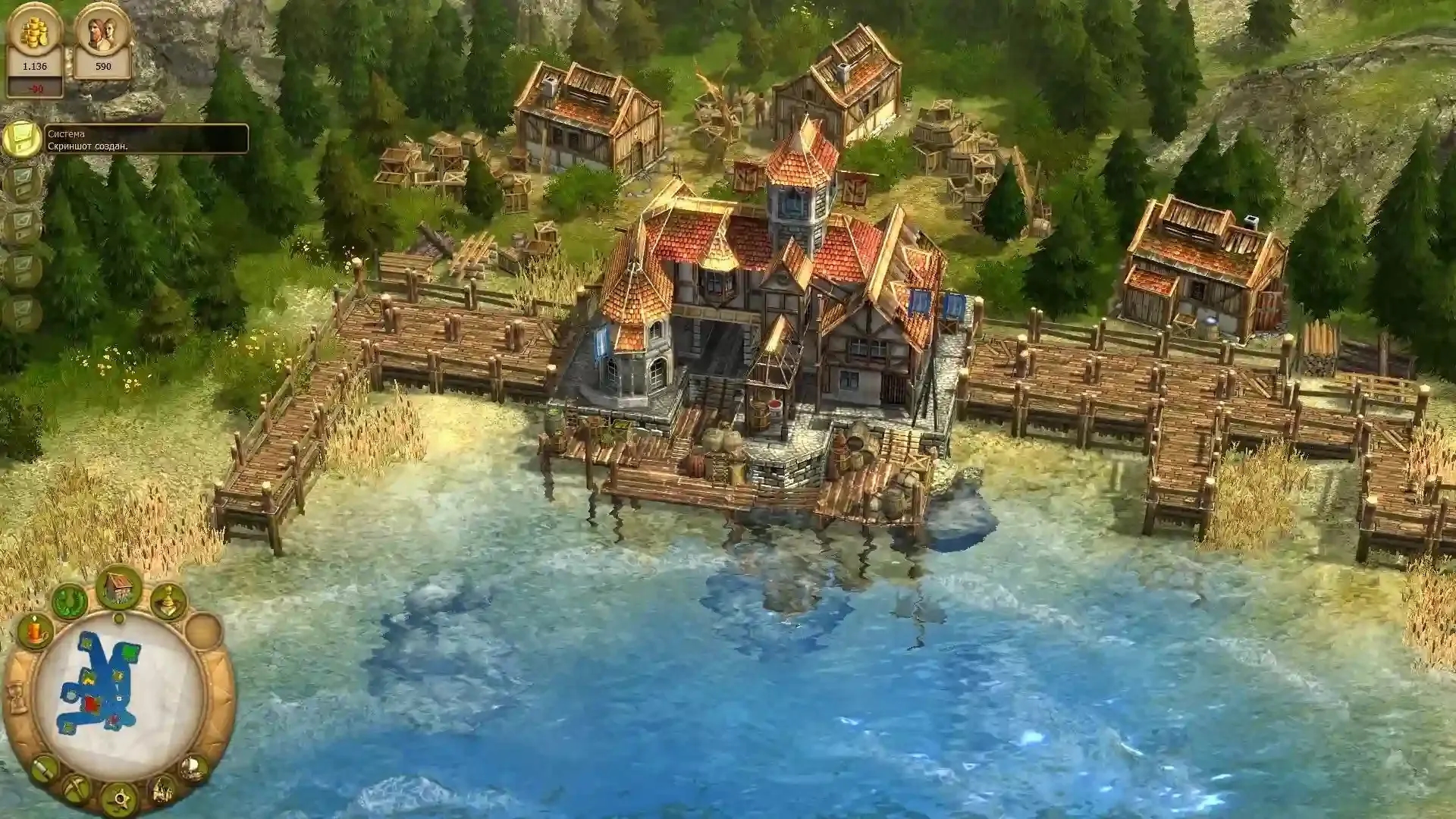
Task: Open the ship icon on the minimap ring
Action: click(x=193, y=769)
